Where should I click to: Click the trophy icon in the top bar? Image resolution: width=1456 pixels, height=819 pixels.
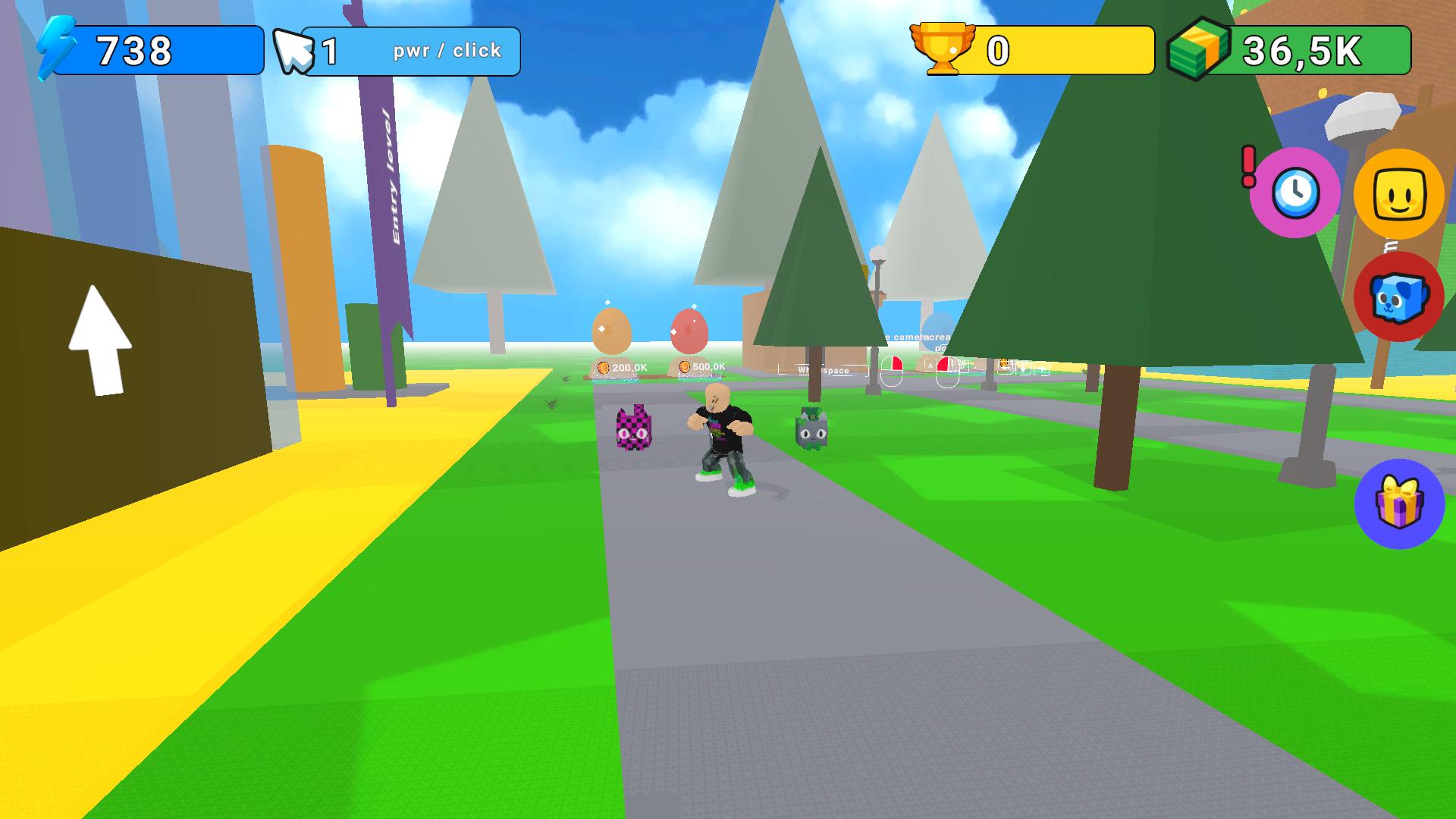(x=944, y=49)
